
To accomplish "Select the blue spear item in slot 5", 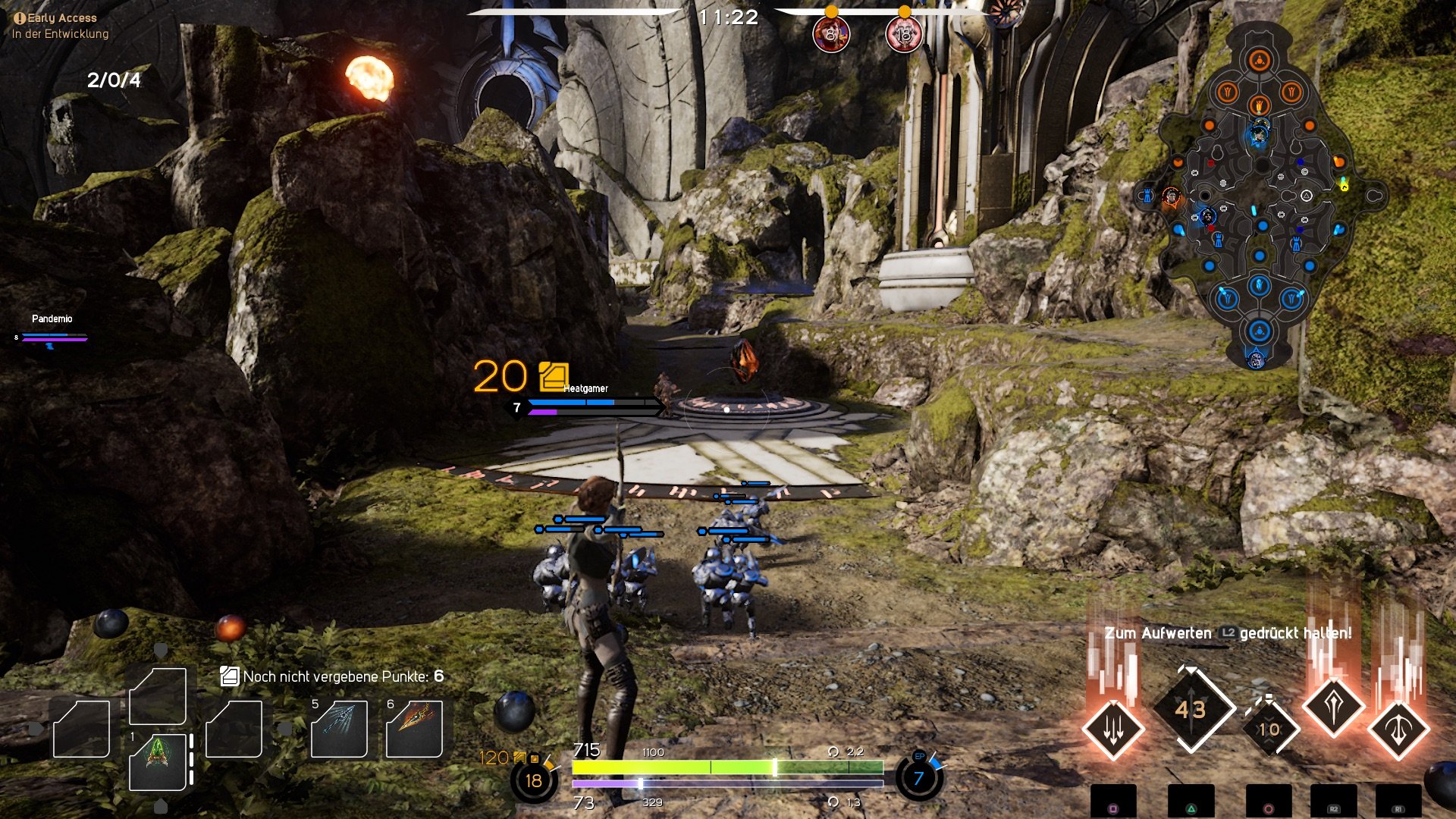I will 340,730.
